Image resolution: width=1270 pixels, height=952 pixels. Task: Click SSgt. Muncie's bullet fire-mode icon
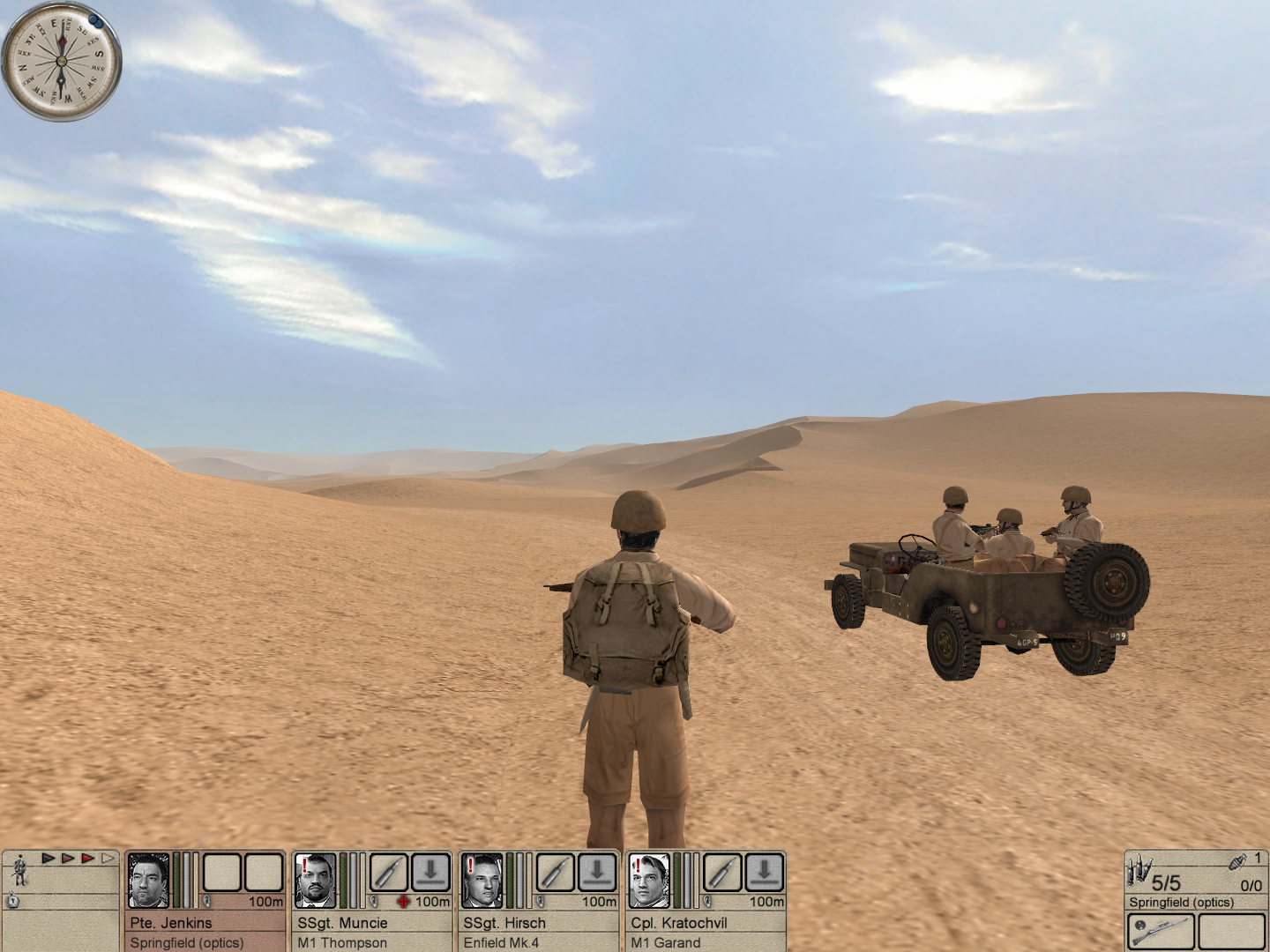pyautogui.click(x=388, y=873)
